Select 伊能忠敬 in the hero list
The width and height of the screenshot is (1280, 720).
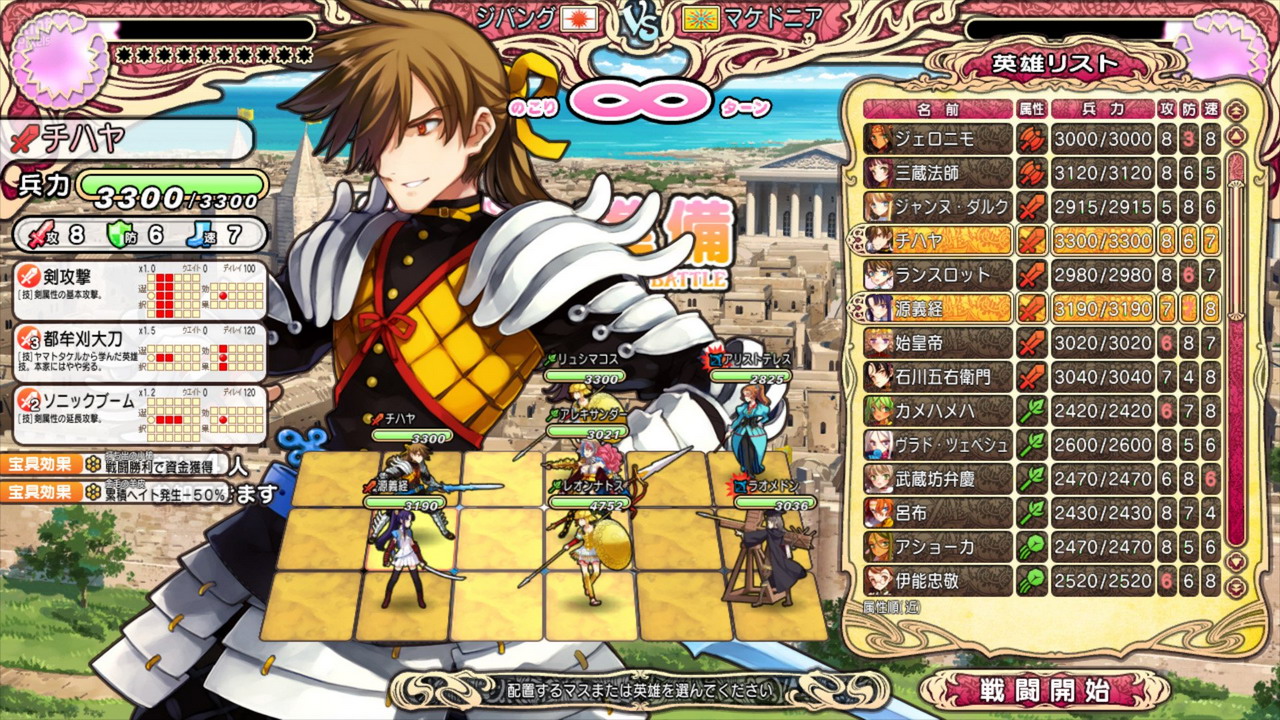click(938, 581)
